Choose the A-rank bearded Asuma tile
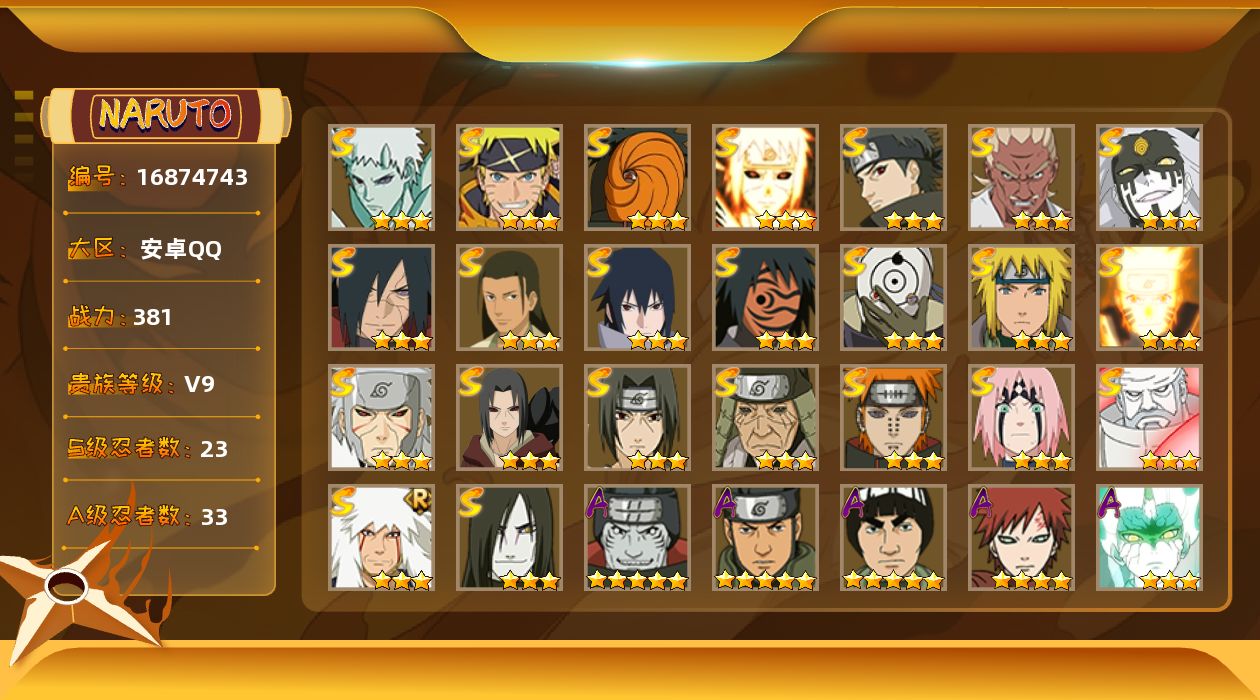The image size is (1260, 700). point(765,537)
